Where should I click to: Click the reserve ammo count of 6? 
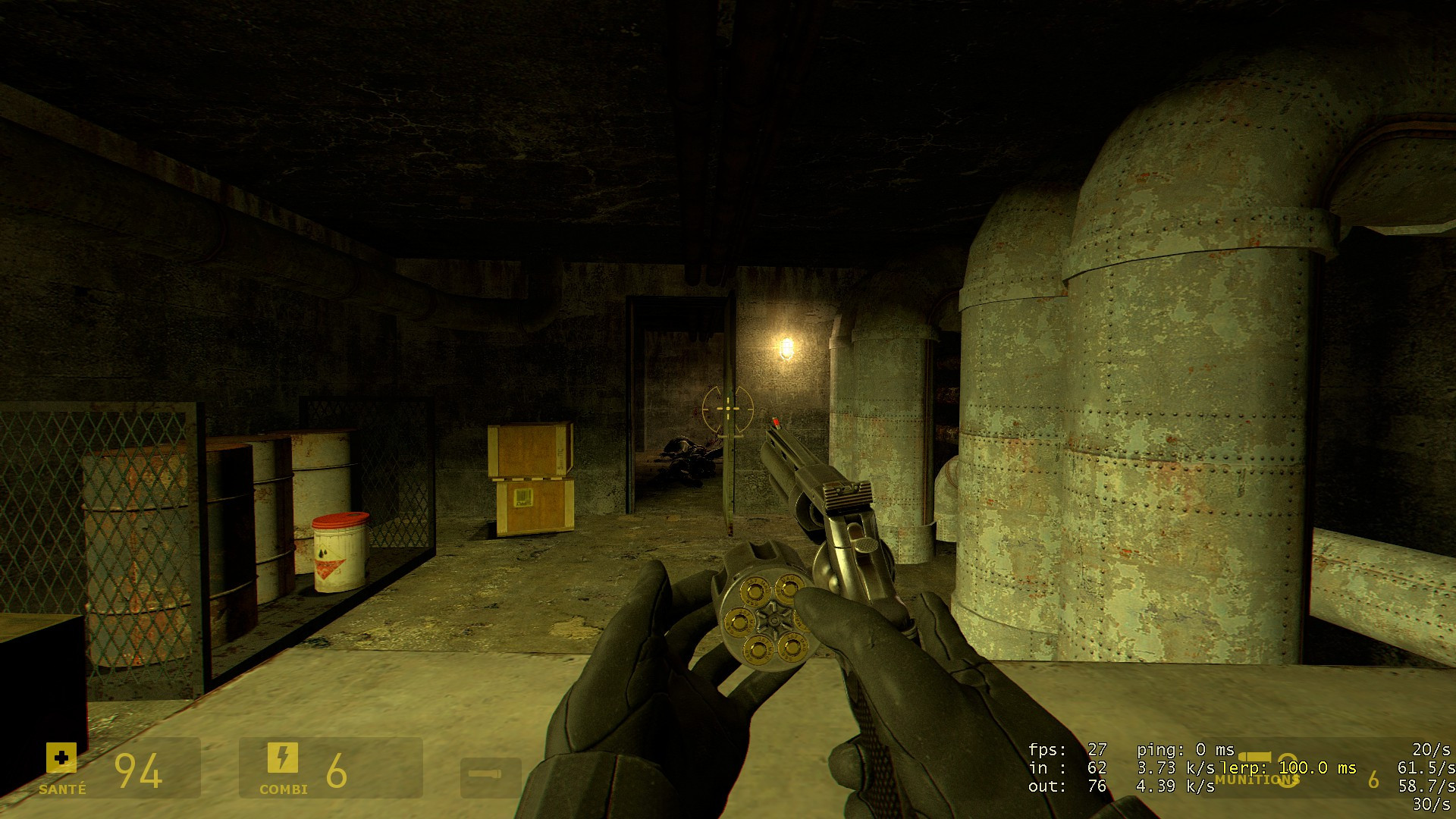pyautogui.click(x=1373, y=780)
